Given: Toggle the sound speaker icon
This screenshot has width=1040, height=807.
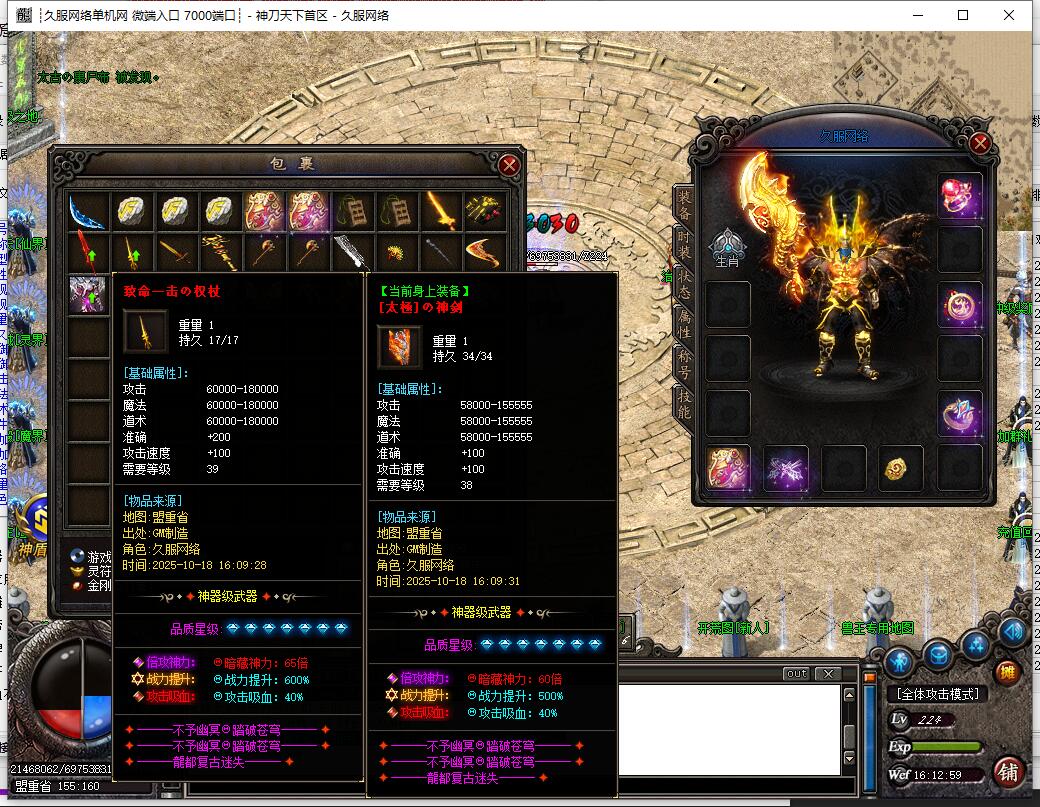Looking at the screenshot, I should (x=1012, y=630).
